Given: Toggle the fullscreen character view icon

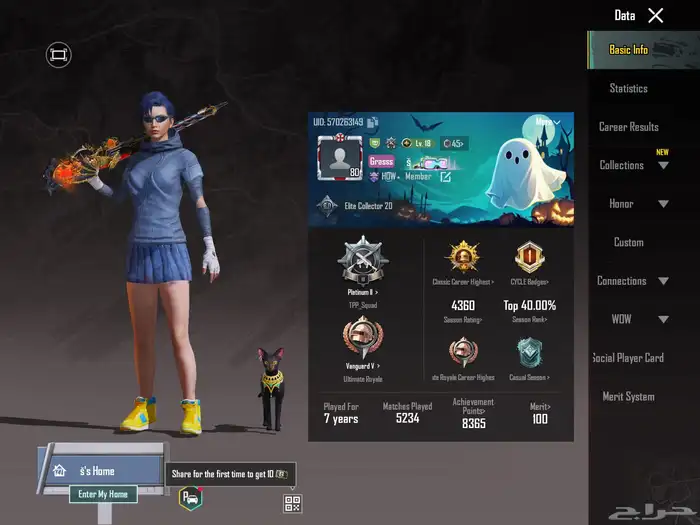Looking at the screenshot, I should point(59,55).
